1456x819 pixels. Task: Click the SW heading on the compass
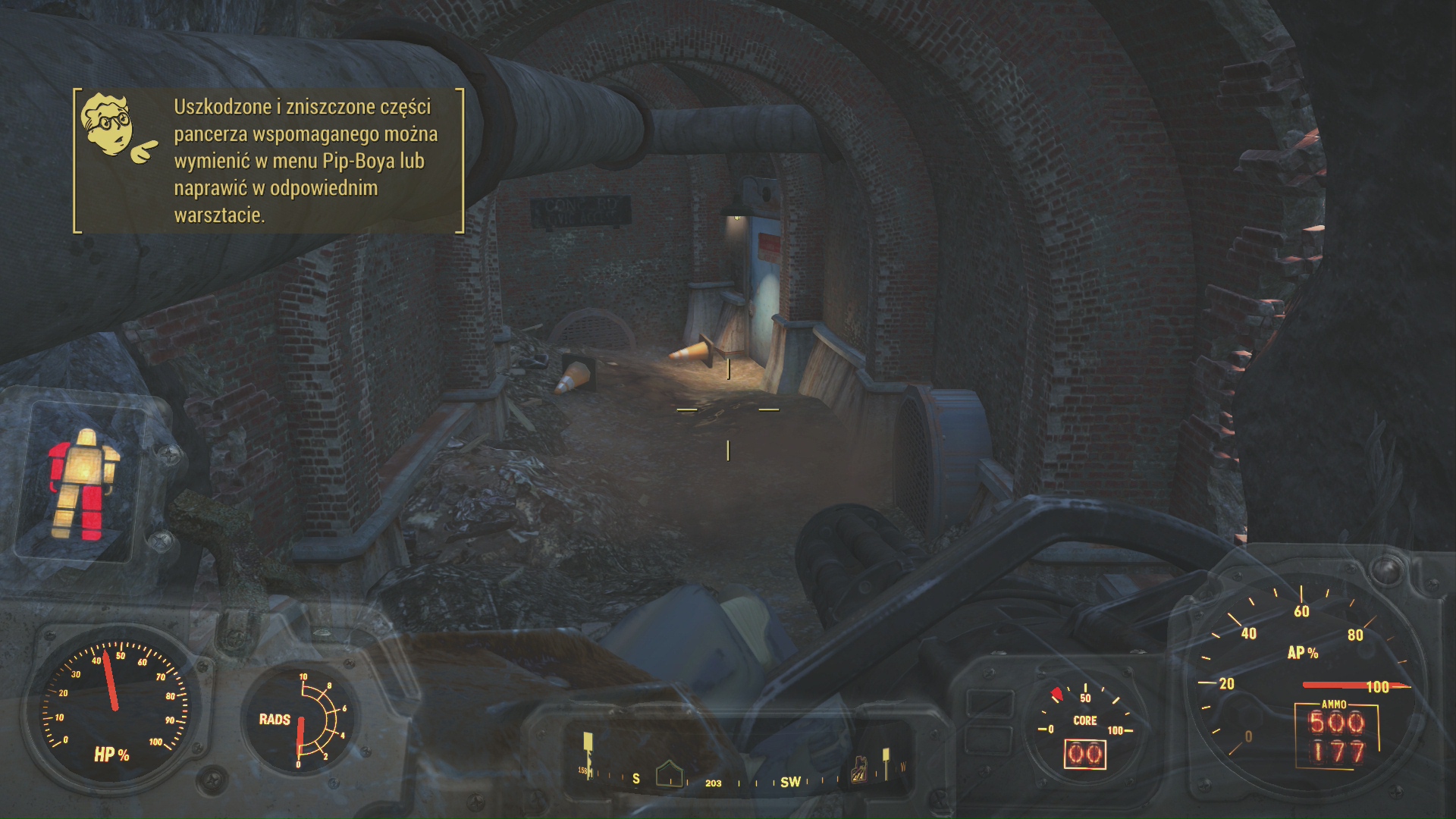point(790,782)
